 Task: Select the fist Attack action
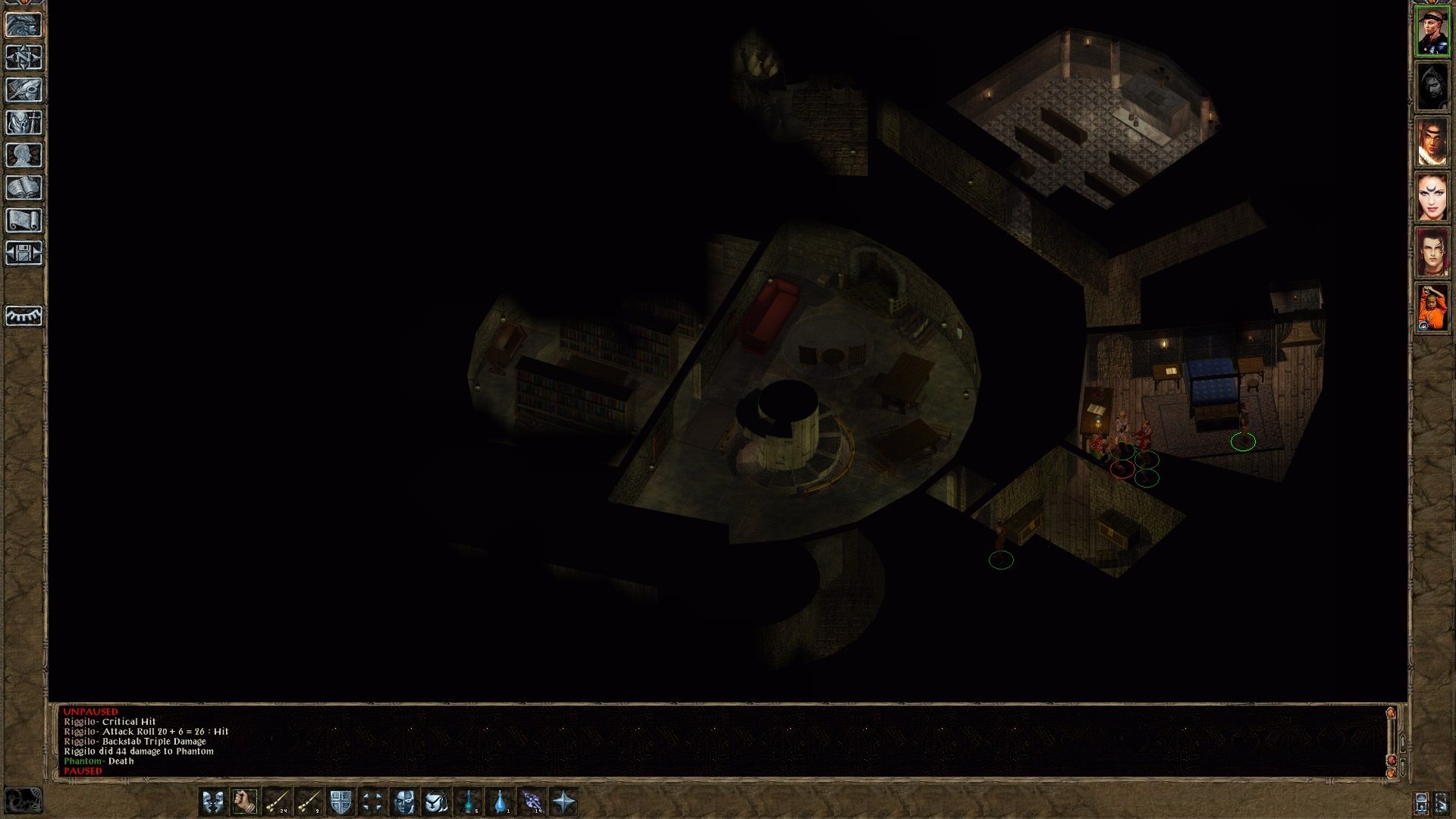[x=243, y=801]
